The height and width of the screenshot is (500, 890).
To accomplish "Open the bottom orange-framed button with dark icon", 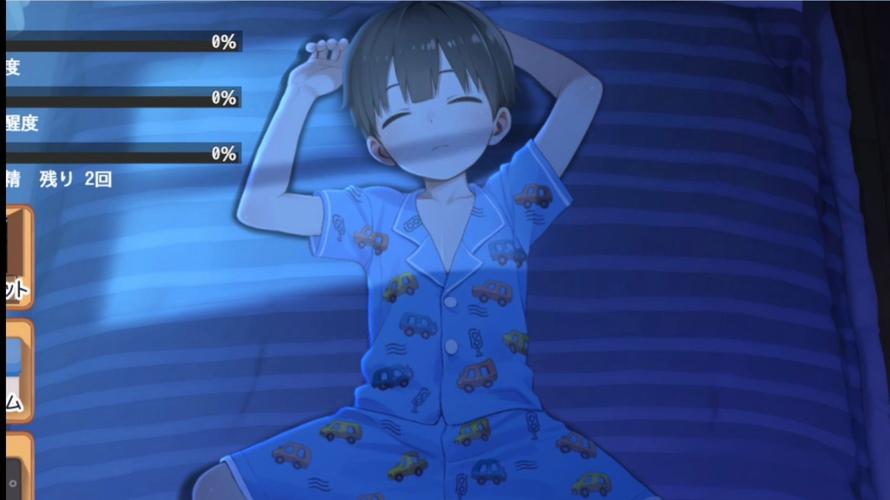I will pos(18,468).
